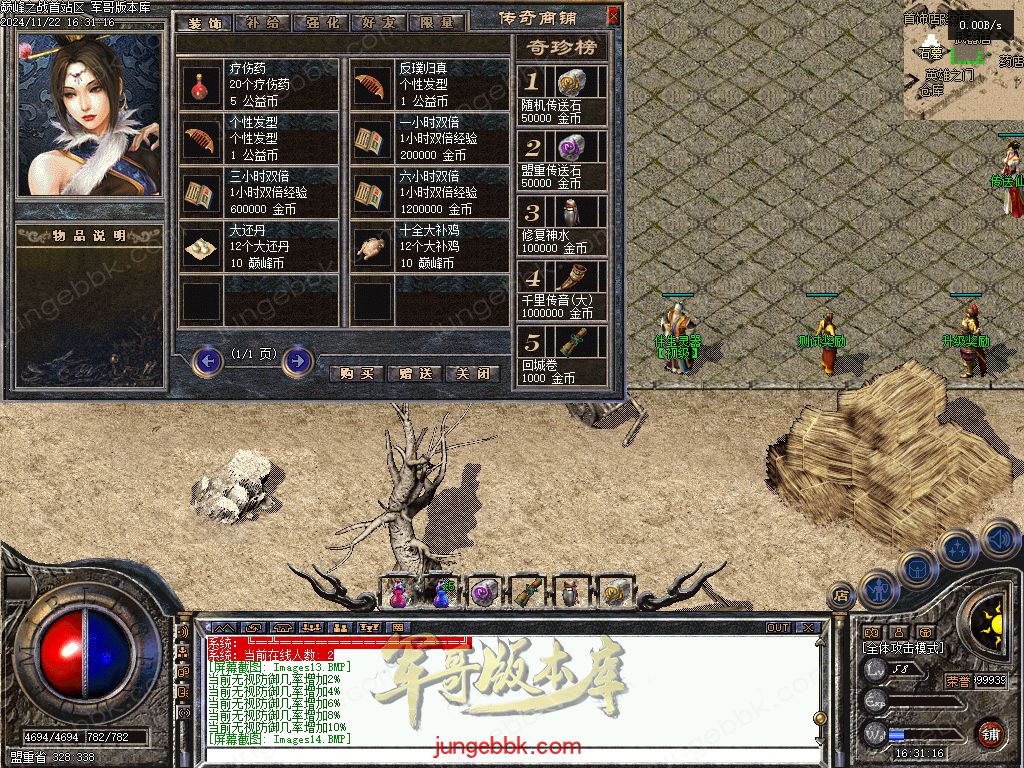Open the 强化 shop tab
1024x768 pixels.
point(320,21)
